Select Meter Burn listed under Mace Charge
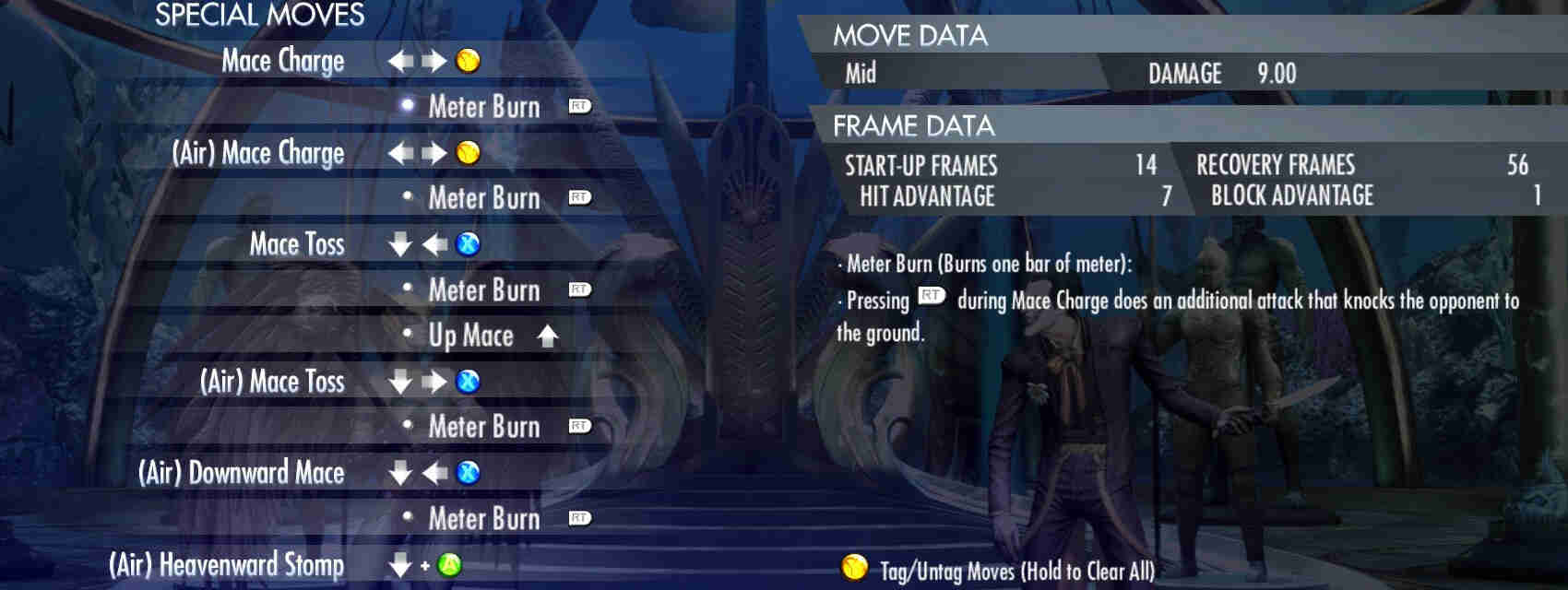The width and height of the screenshot is (1568, 590). (x=484, y=107)
